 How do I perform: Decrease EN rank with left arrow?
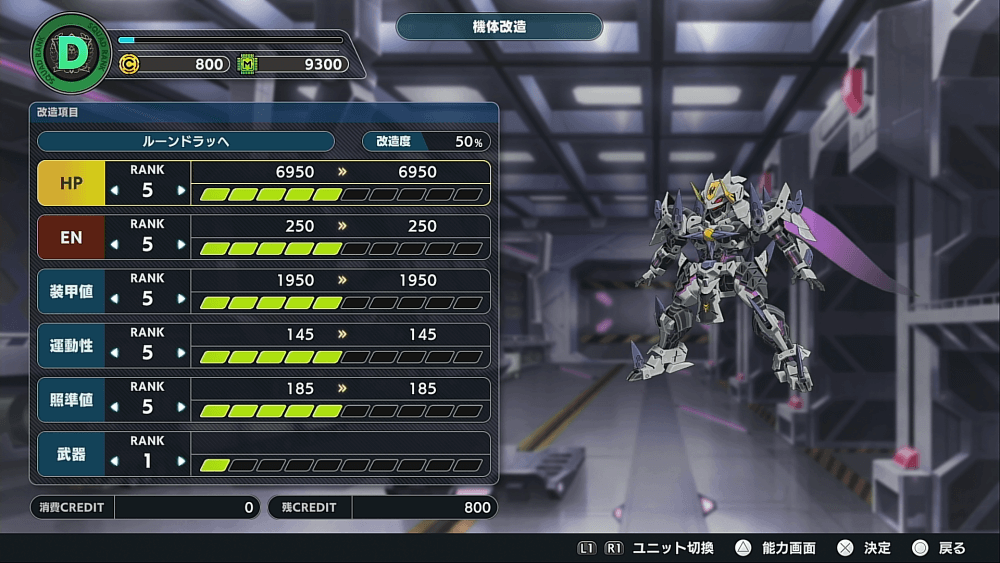[x=114, y=244]
